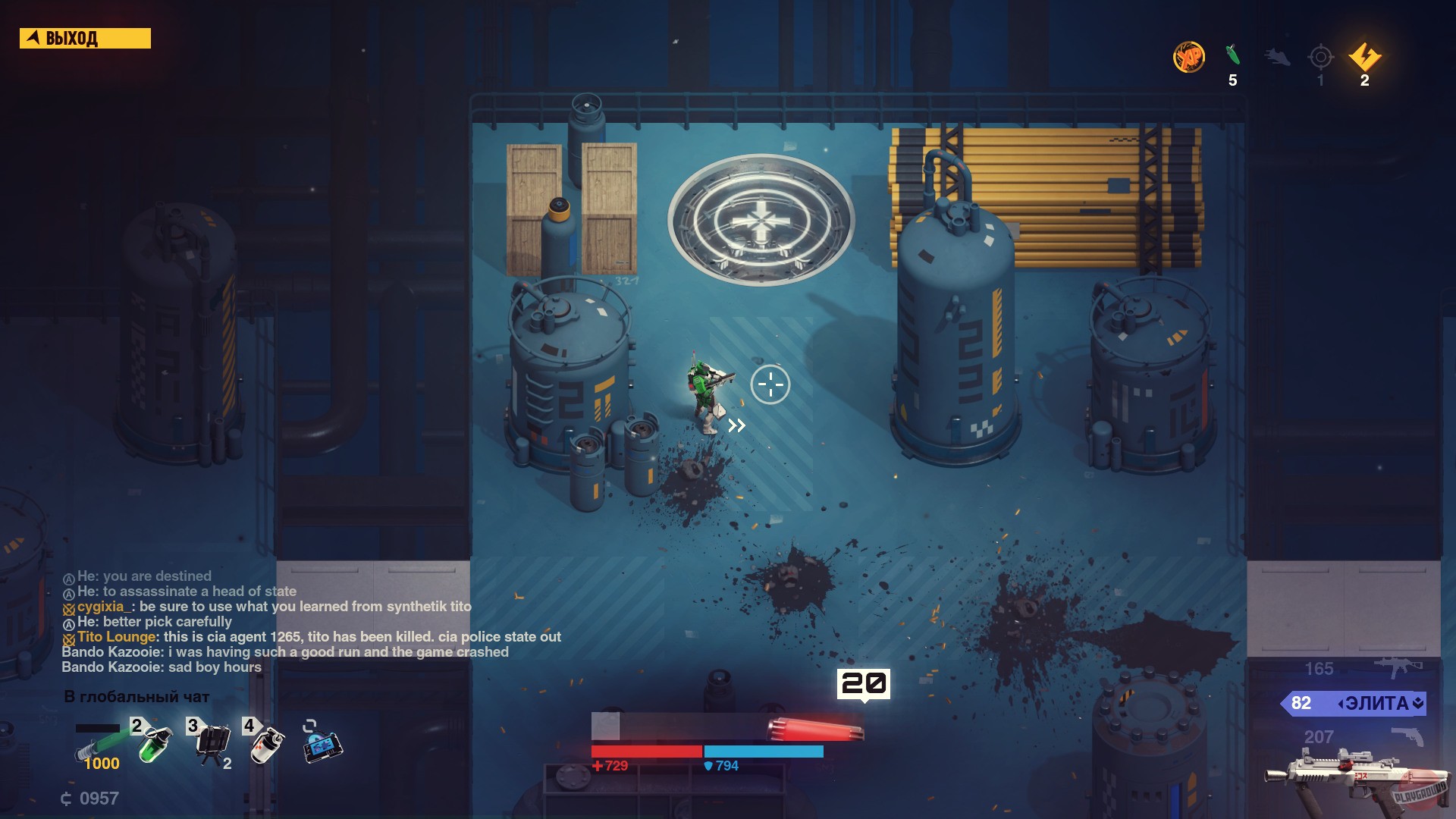Image resolution: width=1456 pixels, height=819 pixels.
Task: Click the targeting crosshair ability icon showing 1
Action: [1320, 56]
